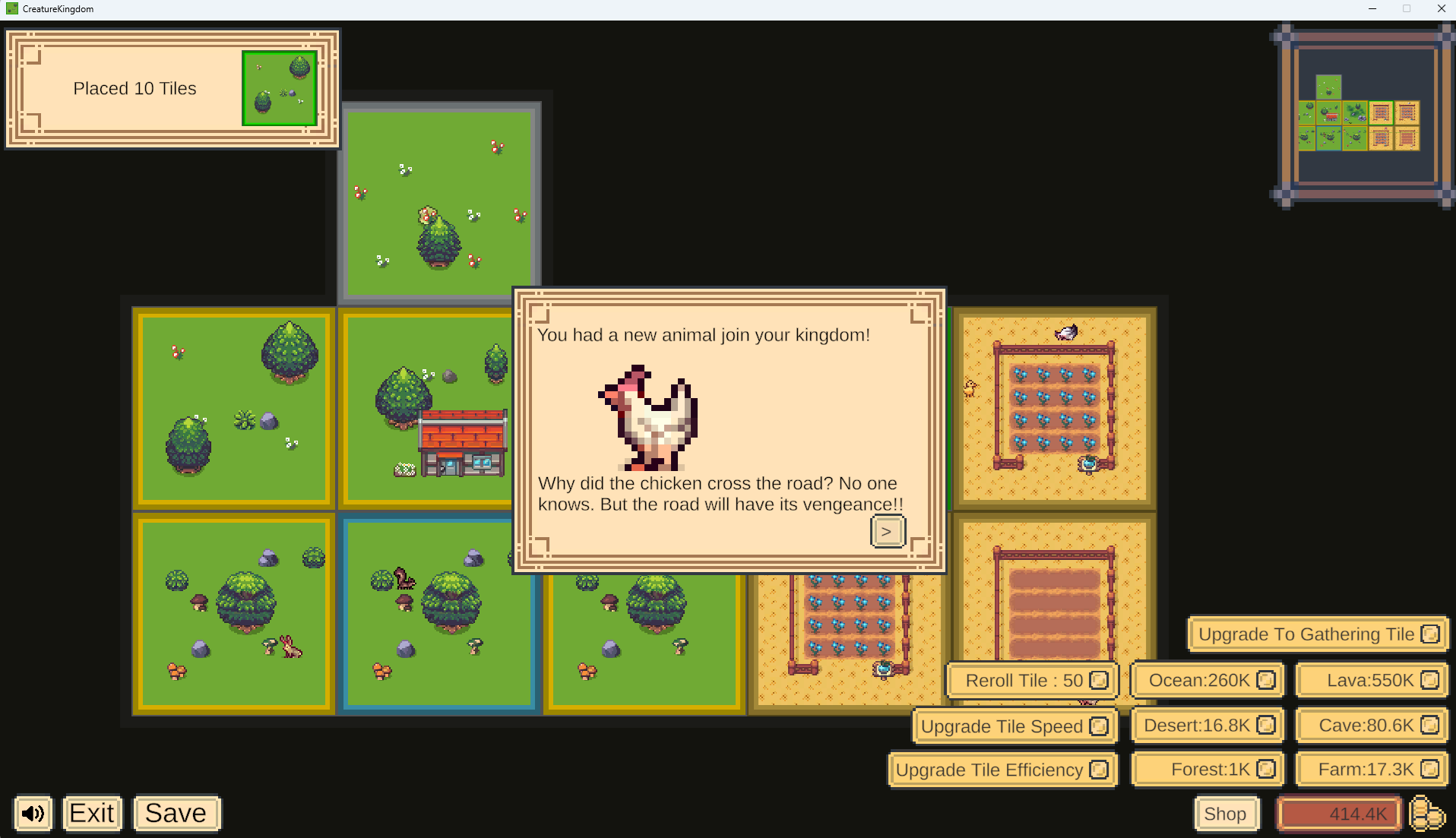Click the next tile preview beside Placed 10 Tiles
The width and height of the screenshot is (1456, 838).
[279, 88]
